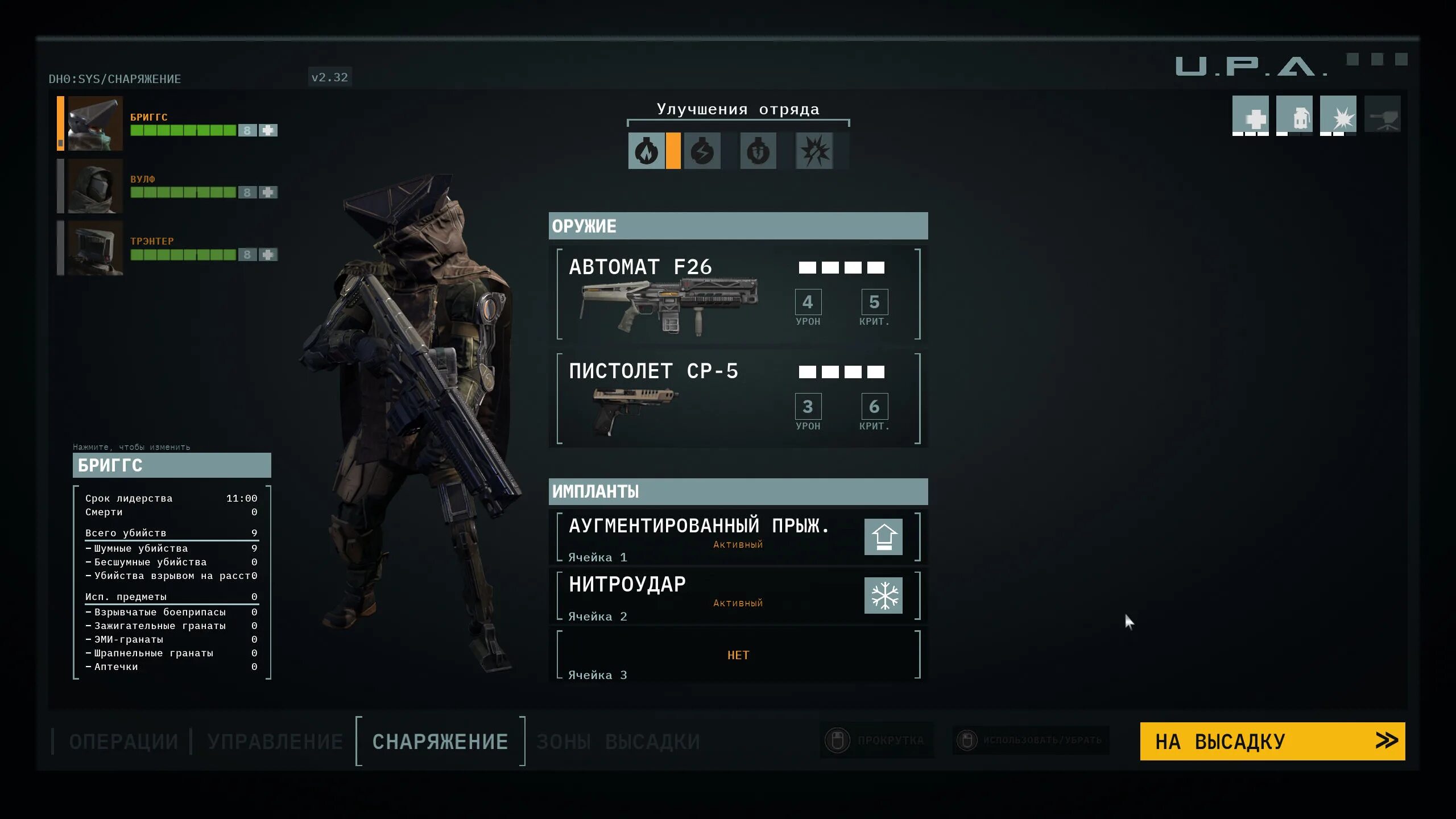
Task: Select the grenade item icon
Action: (x=1294, y=115)
